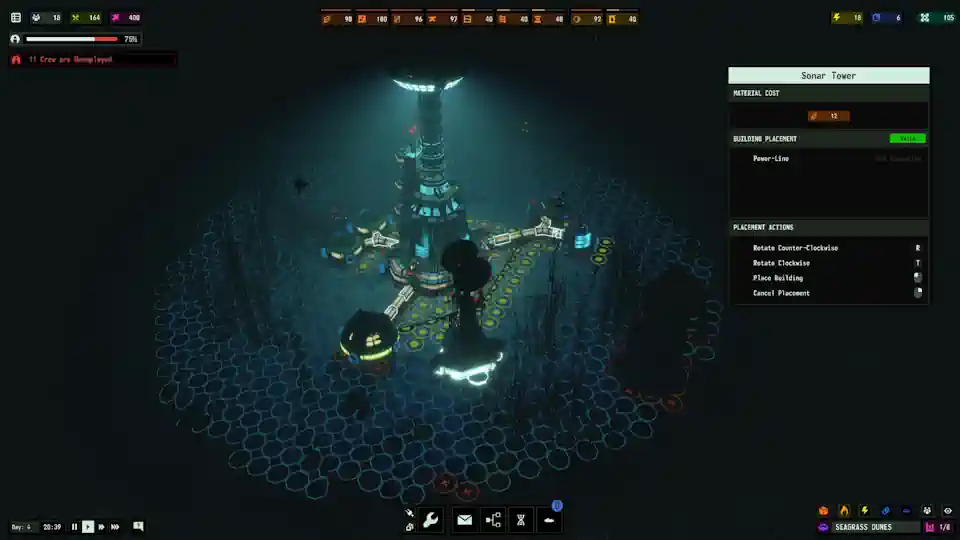Image resolution: width=960 pixels, height=540 pixels.
Task: Open the main menu list icon
Action: point(16,18)
